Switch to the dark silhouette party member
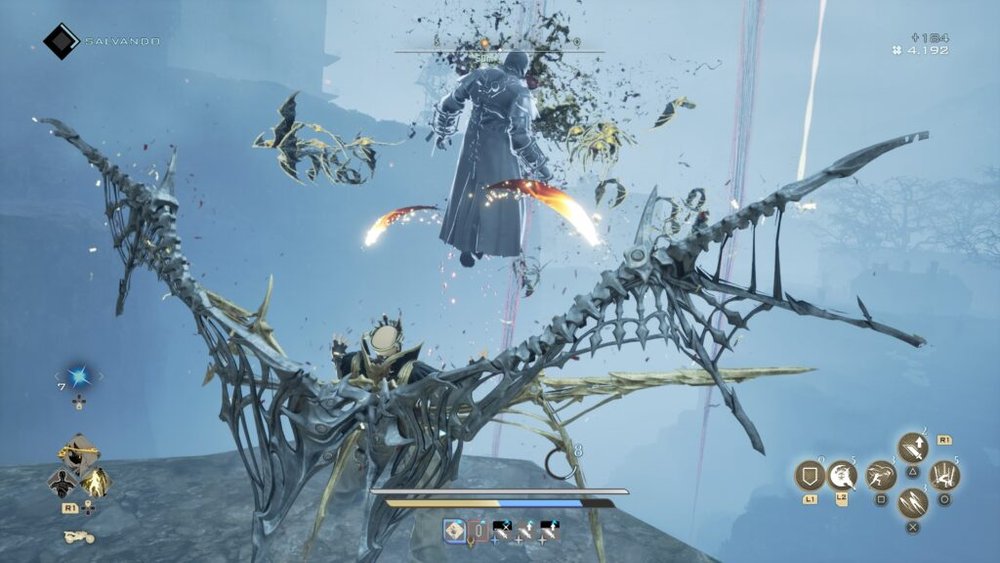This screenshot has width=1000, height=563. 63,483
